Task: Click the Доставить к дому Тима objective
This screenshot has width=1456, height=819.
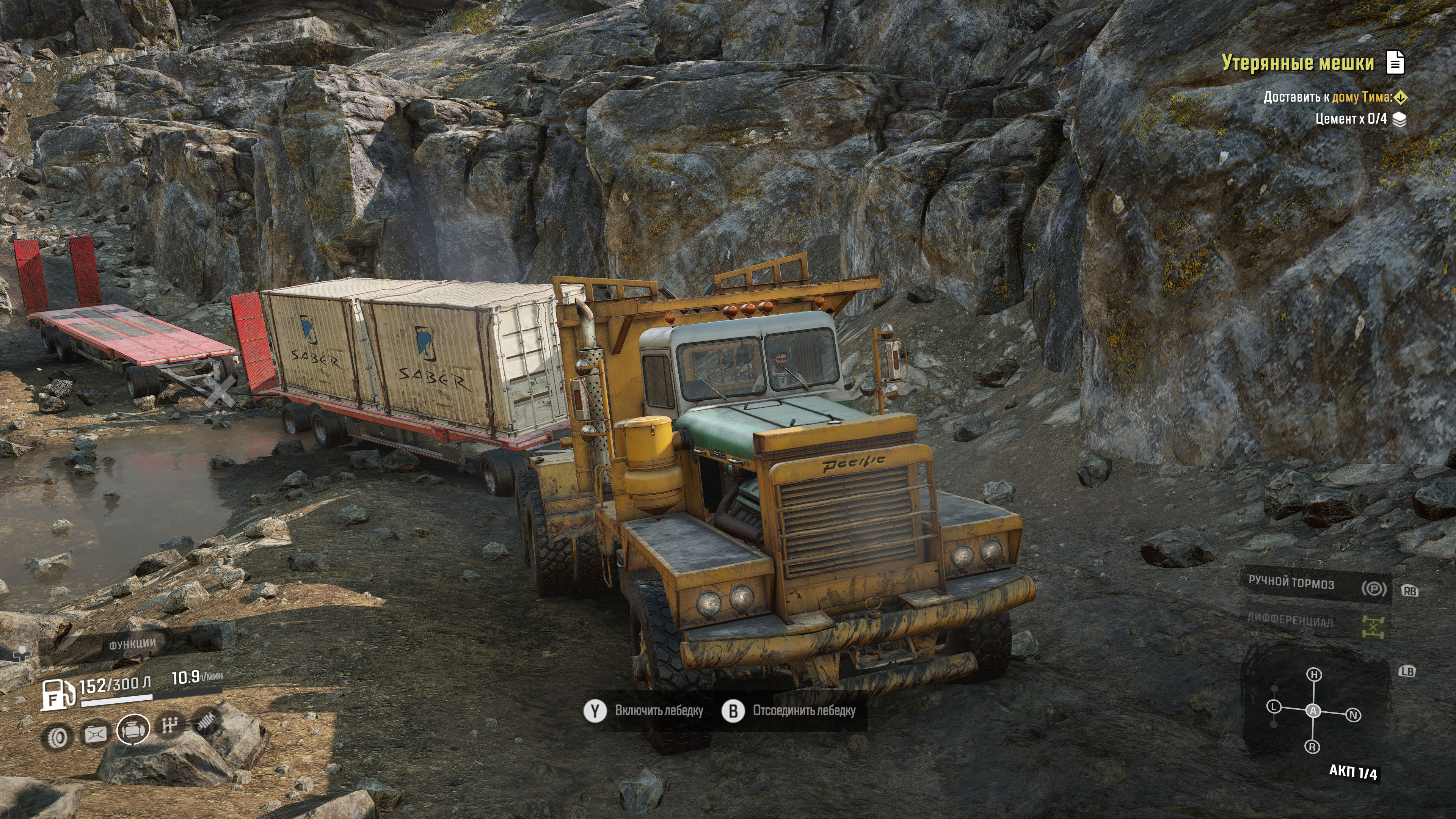Action: coord(1328,97)
